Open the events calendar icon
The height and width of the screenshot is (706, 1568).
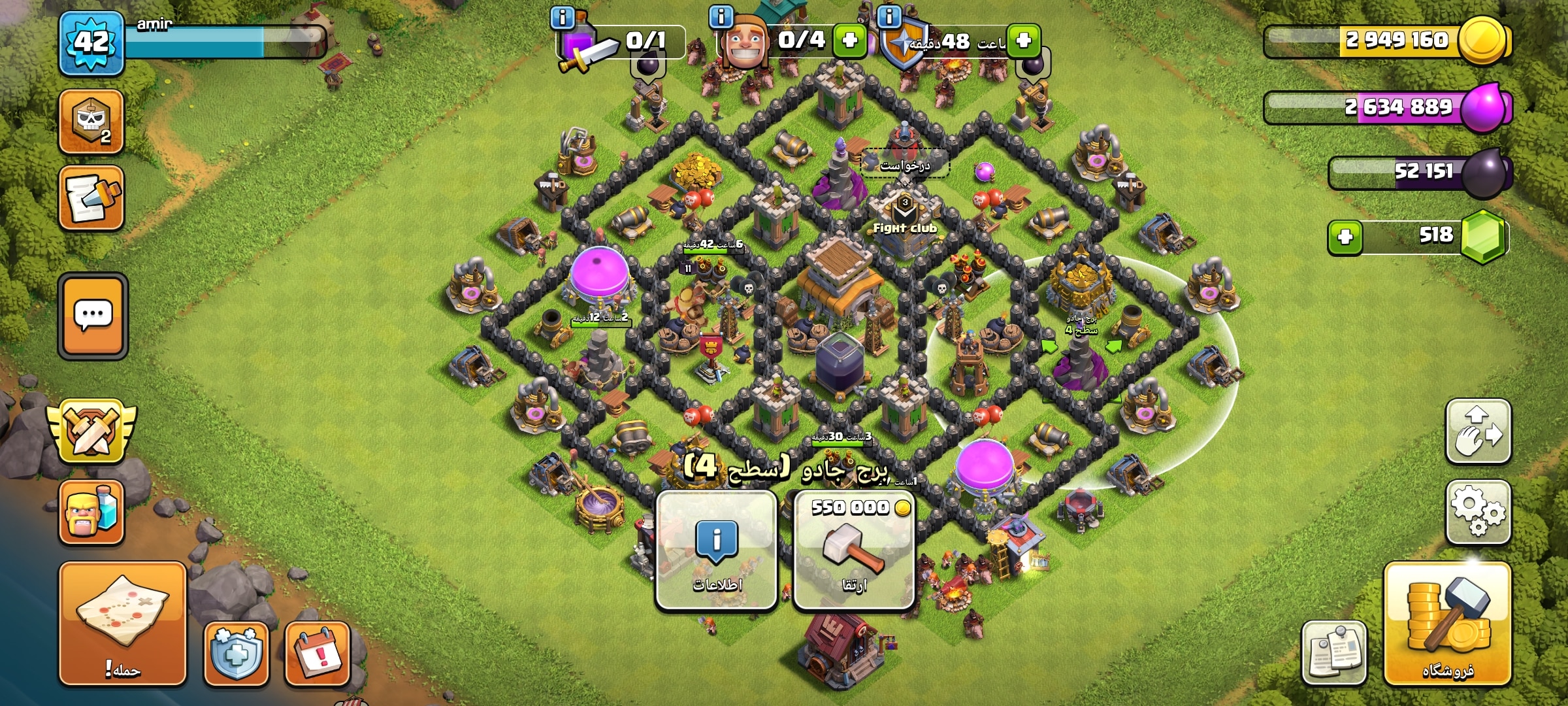click(318, 653)
